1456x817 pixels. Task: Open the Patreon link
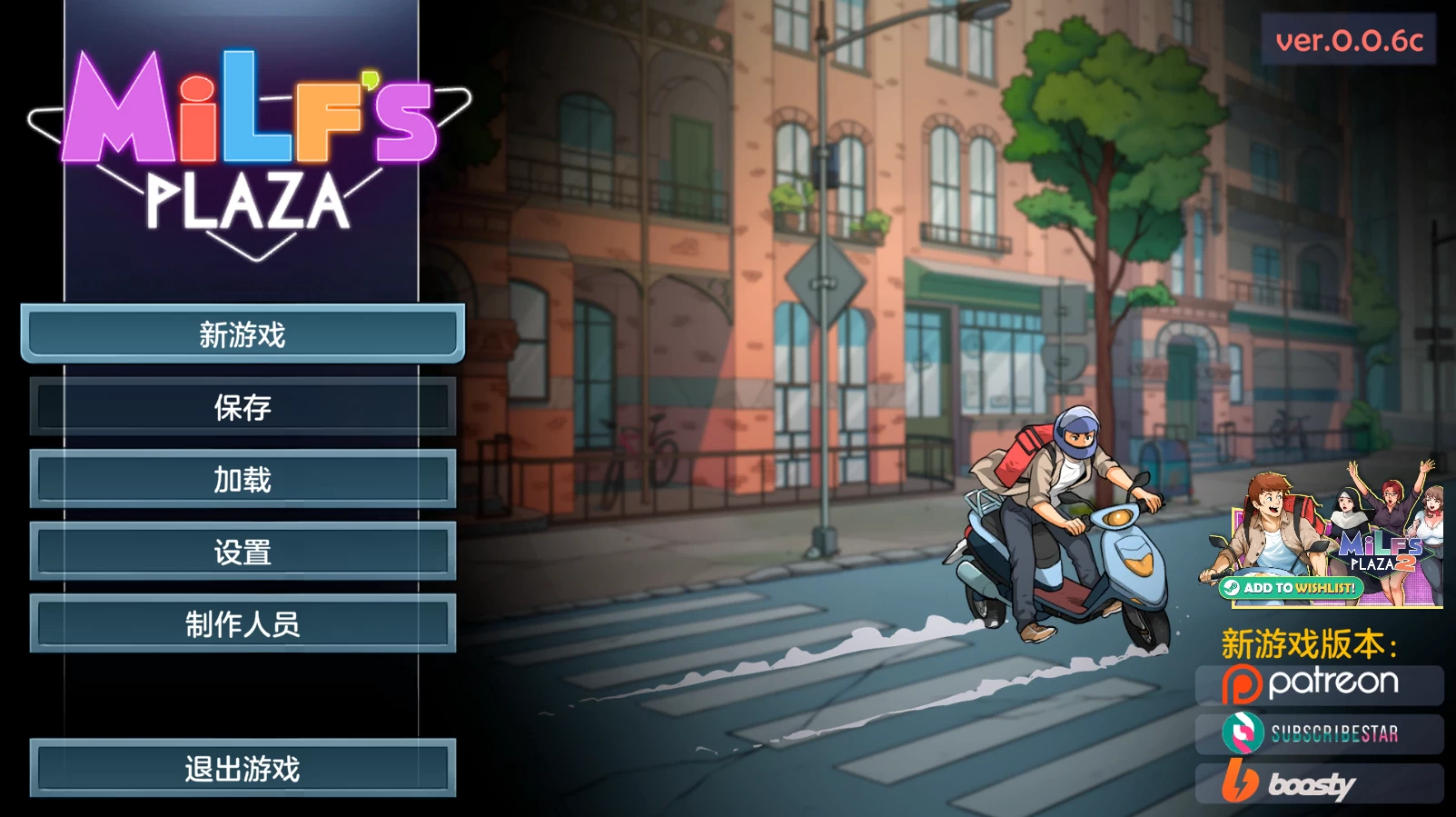pos(1319,684)
